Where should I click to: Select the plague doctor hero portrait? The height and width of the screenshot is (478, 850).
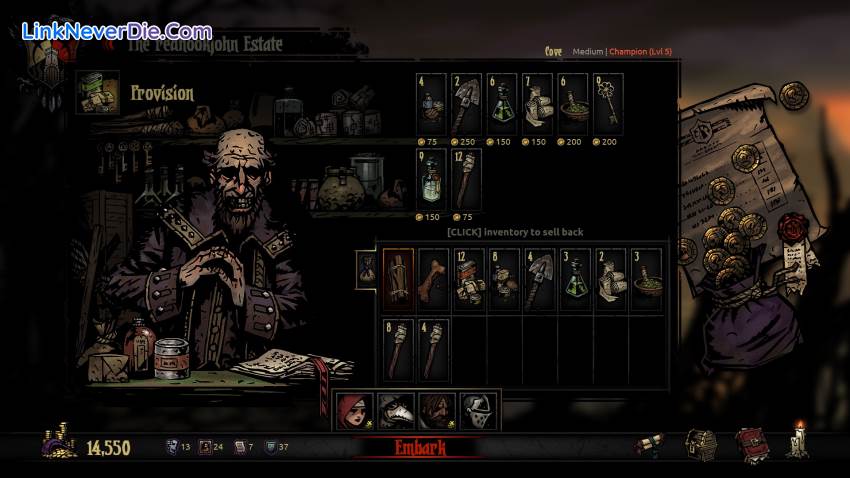(390, 410)
